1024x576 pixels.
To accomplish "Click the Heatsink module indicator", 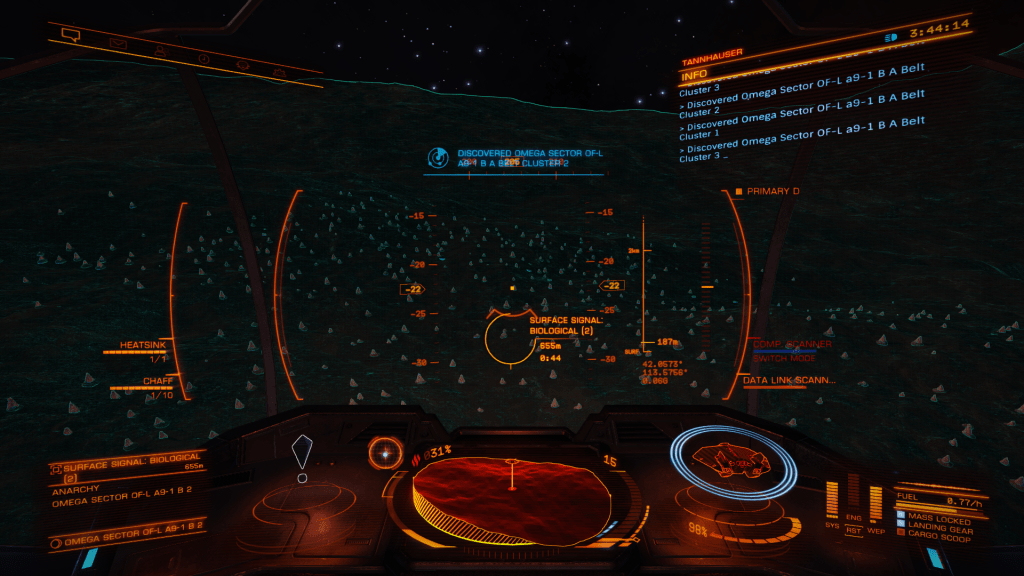I will [142, 346].
